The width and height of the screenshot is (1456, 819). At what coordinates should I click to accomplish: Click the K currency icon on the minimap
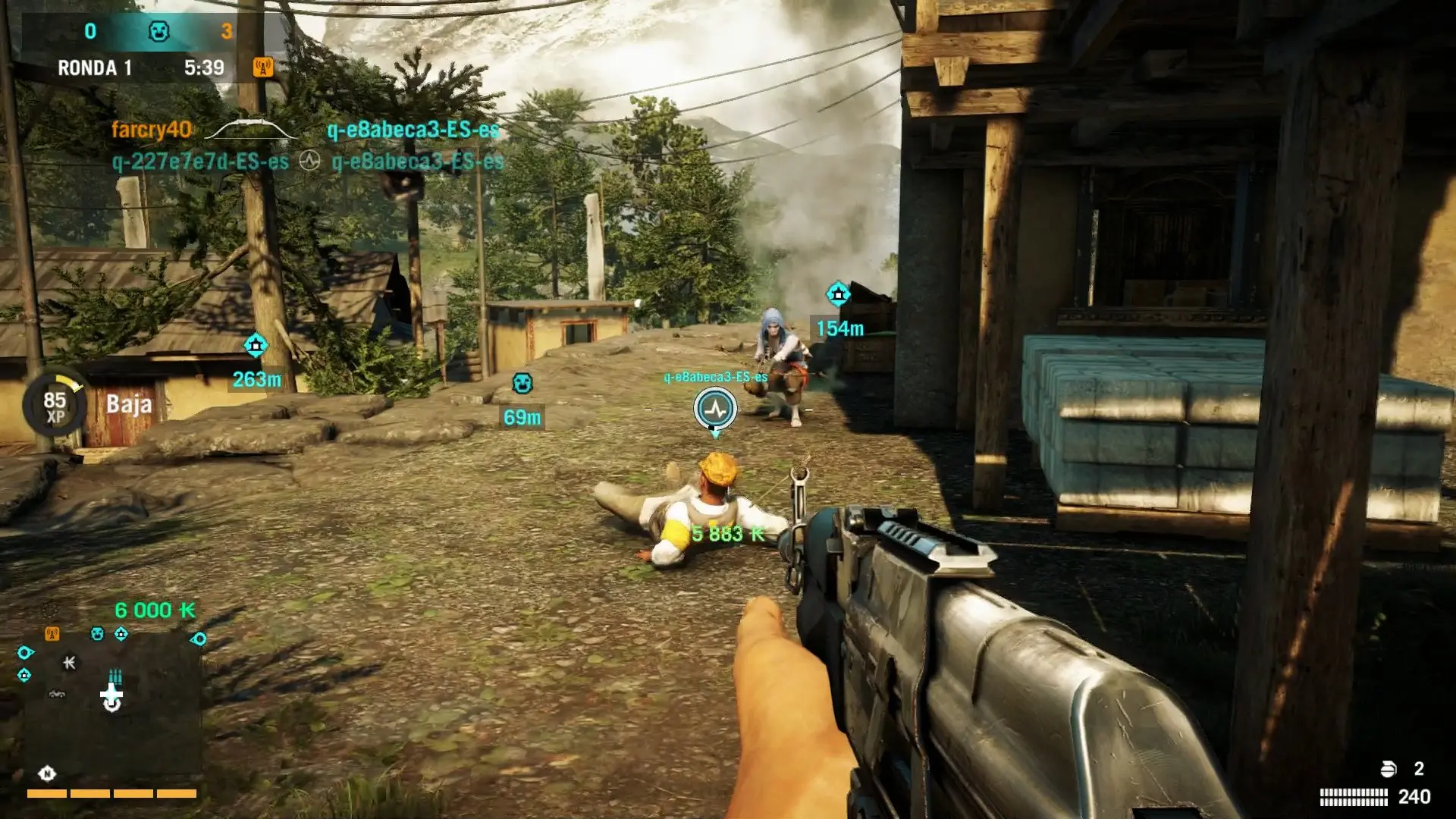pyautogui.click(x=69, y=663)
